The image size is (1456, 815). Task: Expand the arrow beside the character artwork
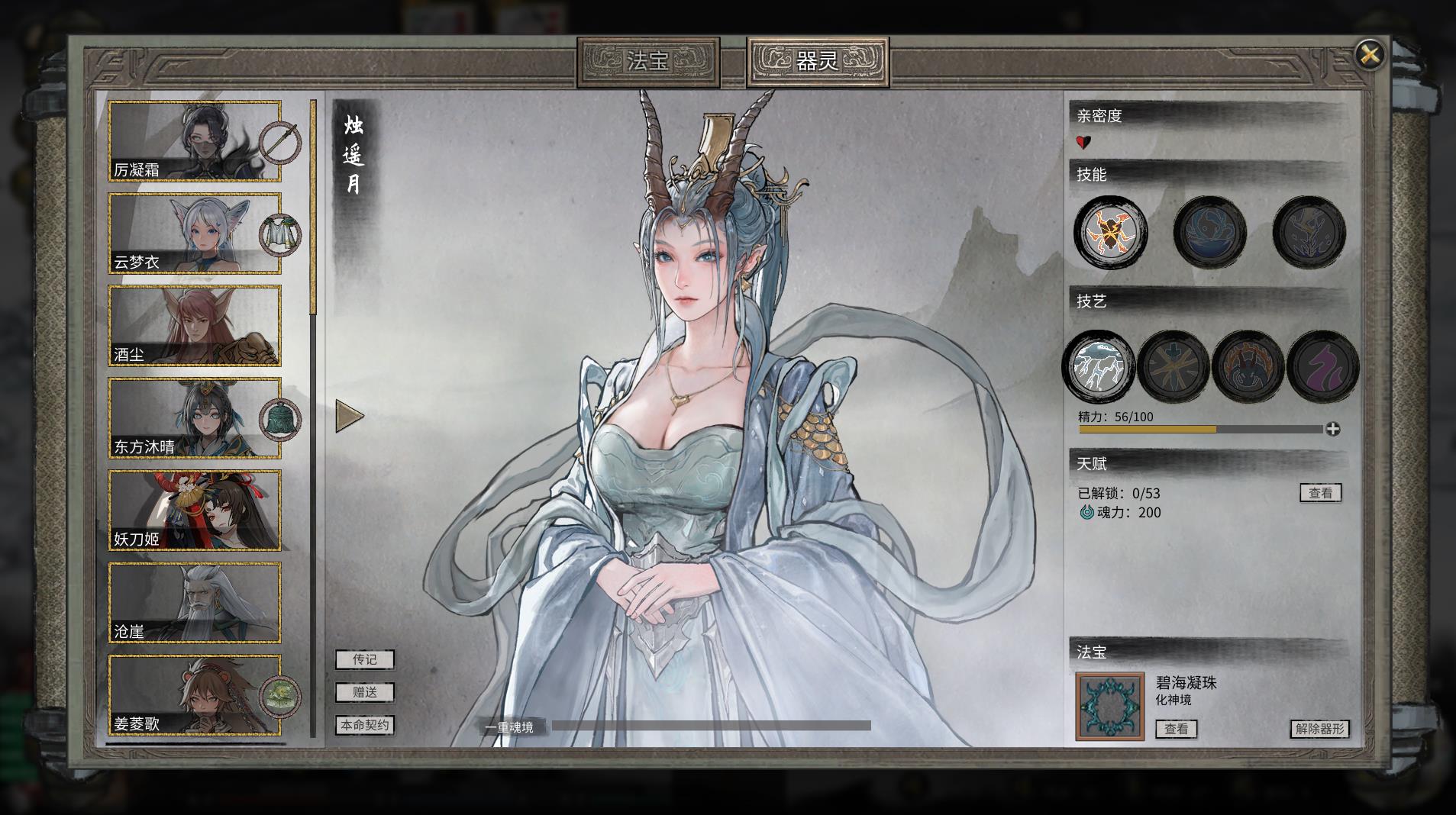point(350,417)
